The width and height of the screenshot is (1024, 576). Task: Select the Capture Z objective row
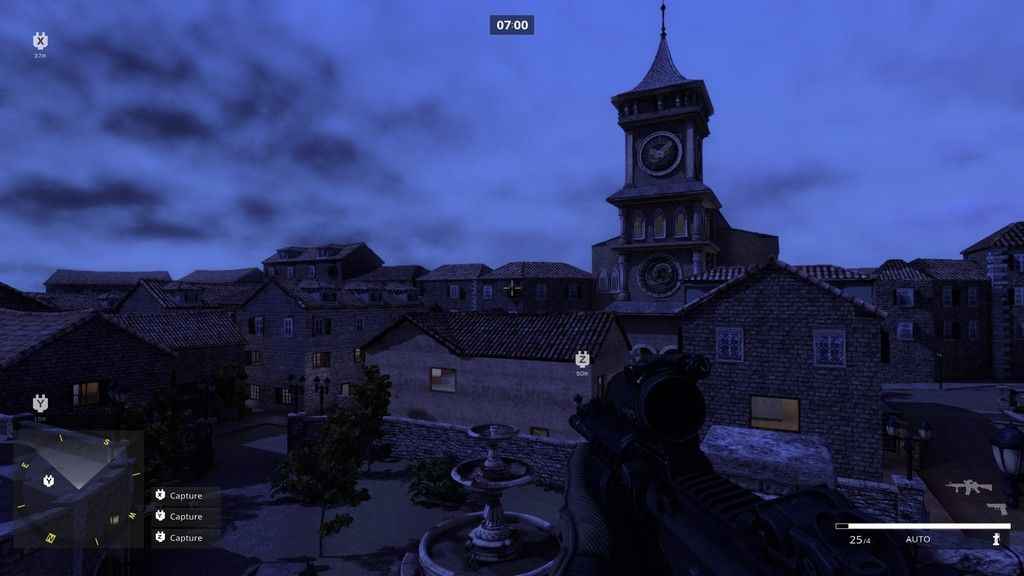pos(185,538)
